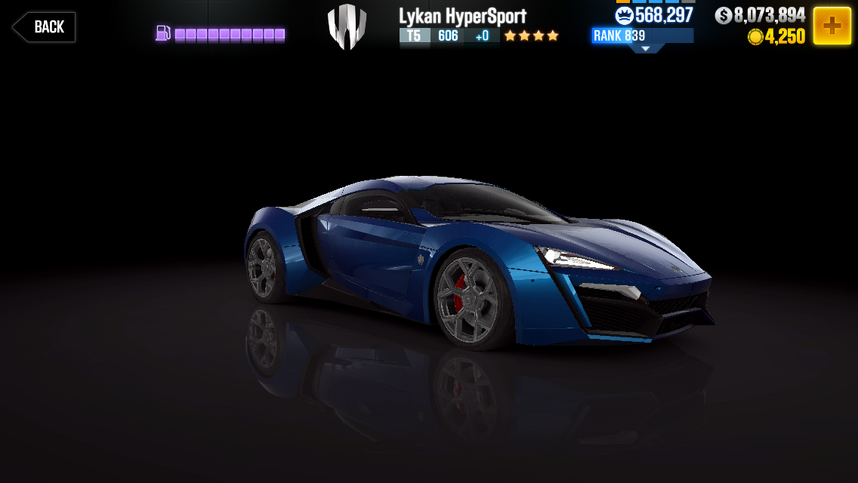The width and height of the screenshot is (858, 483).
Task: Tap the purple fuel gauge
Action: point(221,35)
